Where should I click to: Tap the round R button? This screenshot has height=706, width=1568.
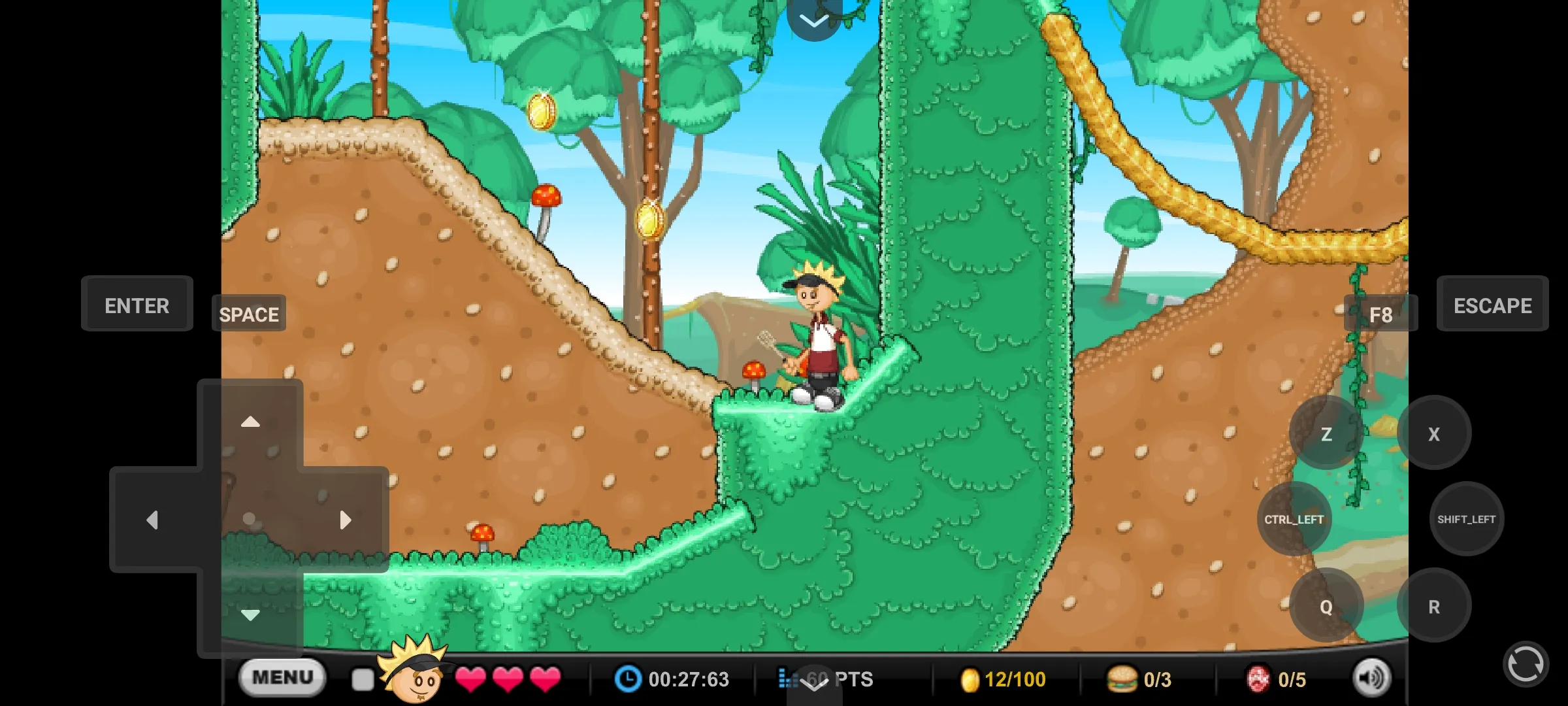pyautogui.click(x=1434, y=606)
